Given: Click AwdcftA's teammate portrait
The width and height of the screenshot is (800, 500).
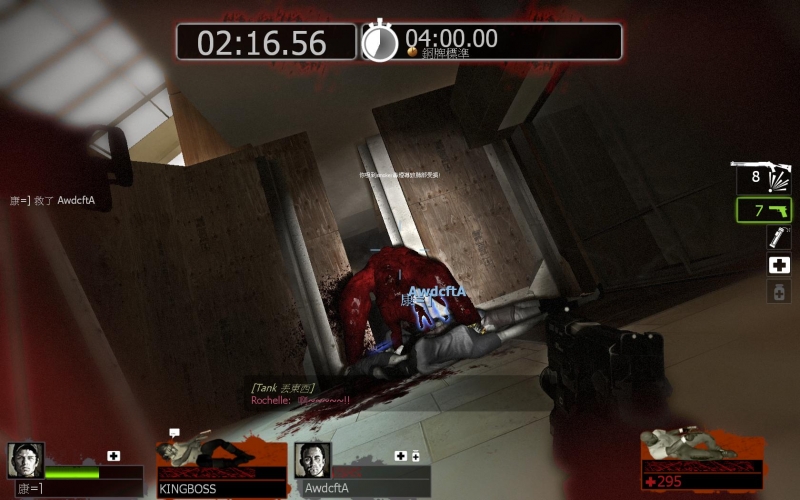Looking at the screenshot, I should 312,460.
